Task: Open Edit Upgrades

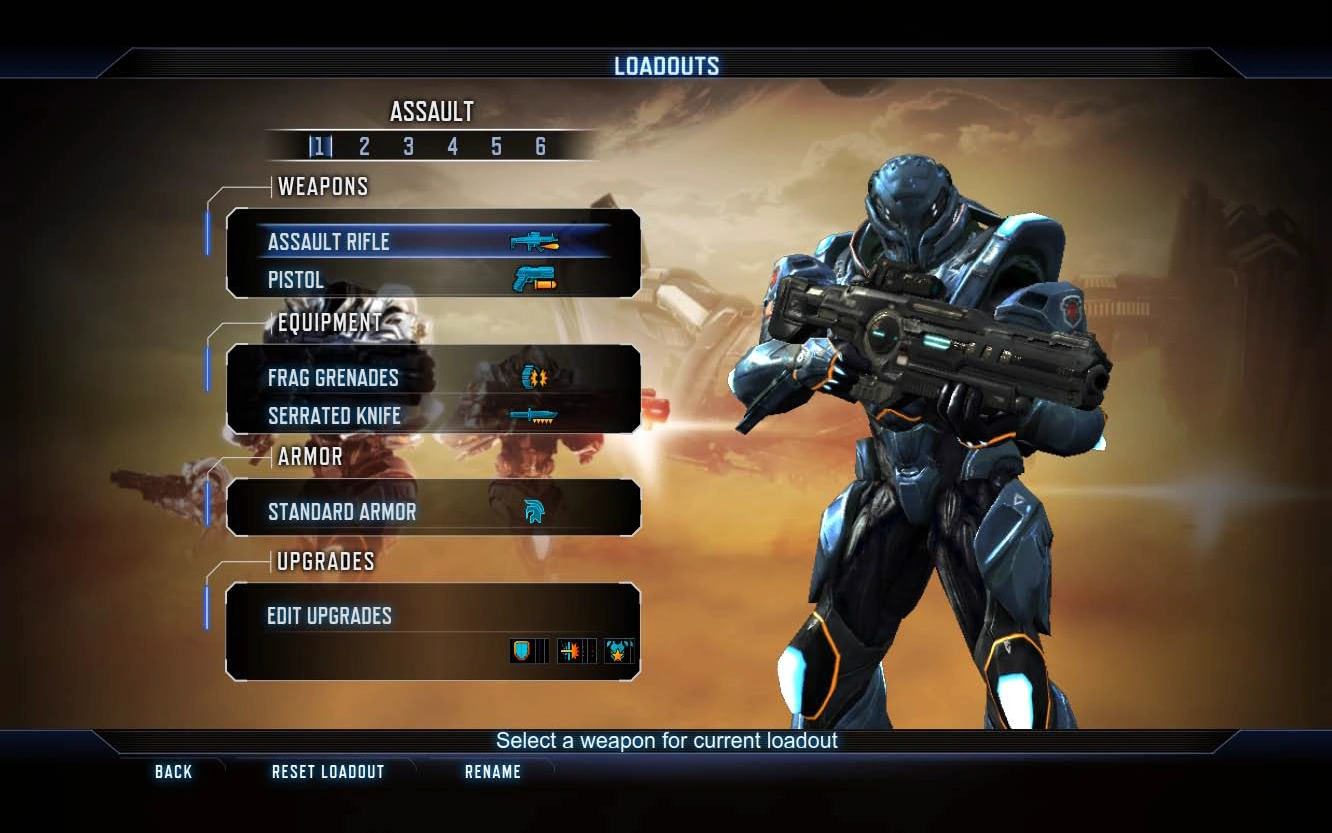Action: click(x=328, y=615)
